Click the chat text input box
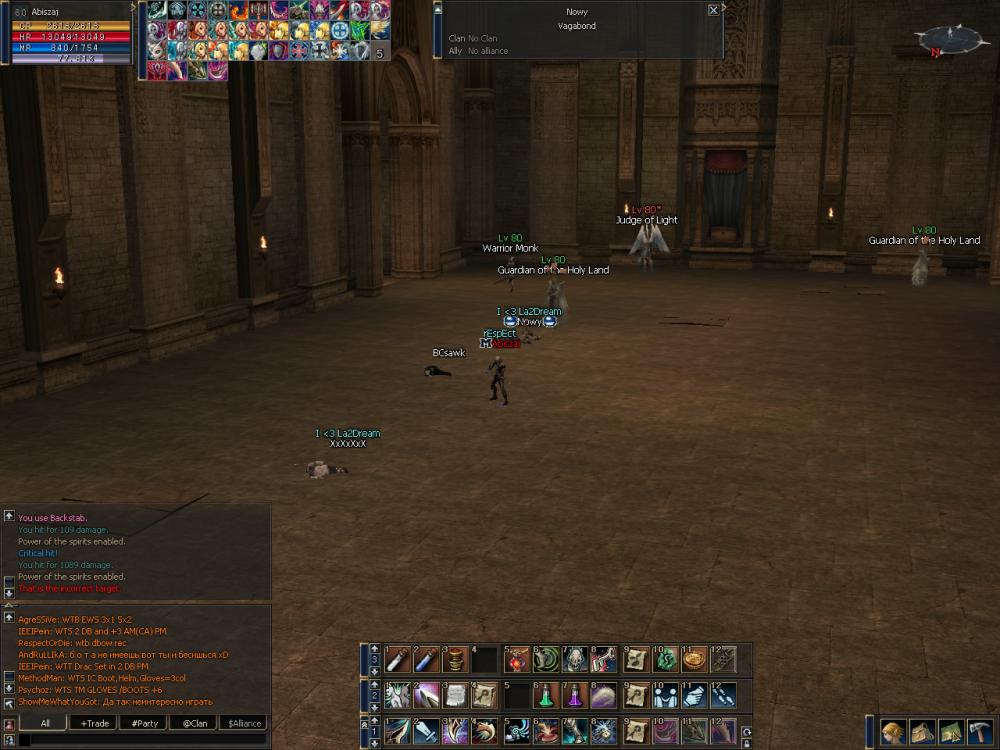 click(140, 740)
